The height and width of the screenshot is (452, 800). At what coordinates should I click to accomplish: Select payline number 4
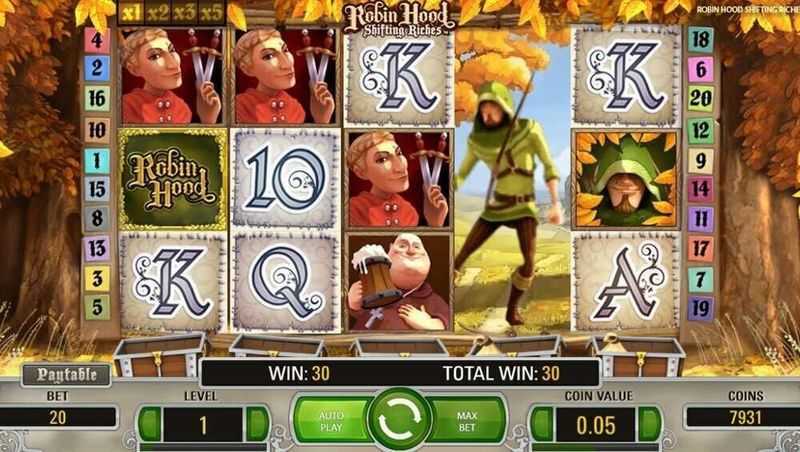point(97,41)
